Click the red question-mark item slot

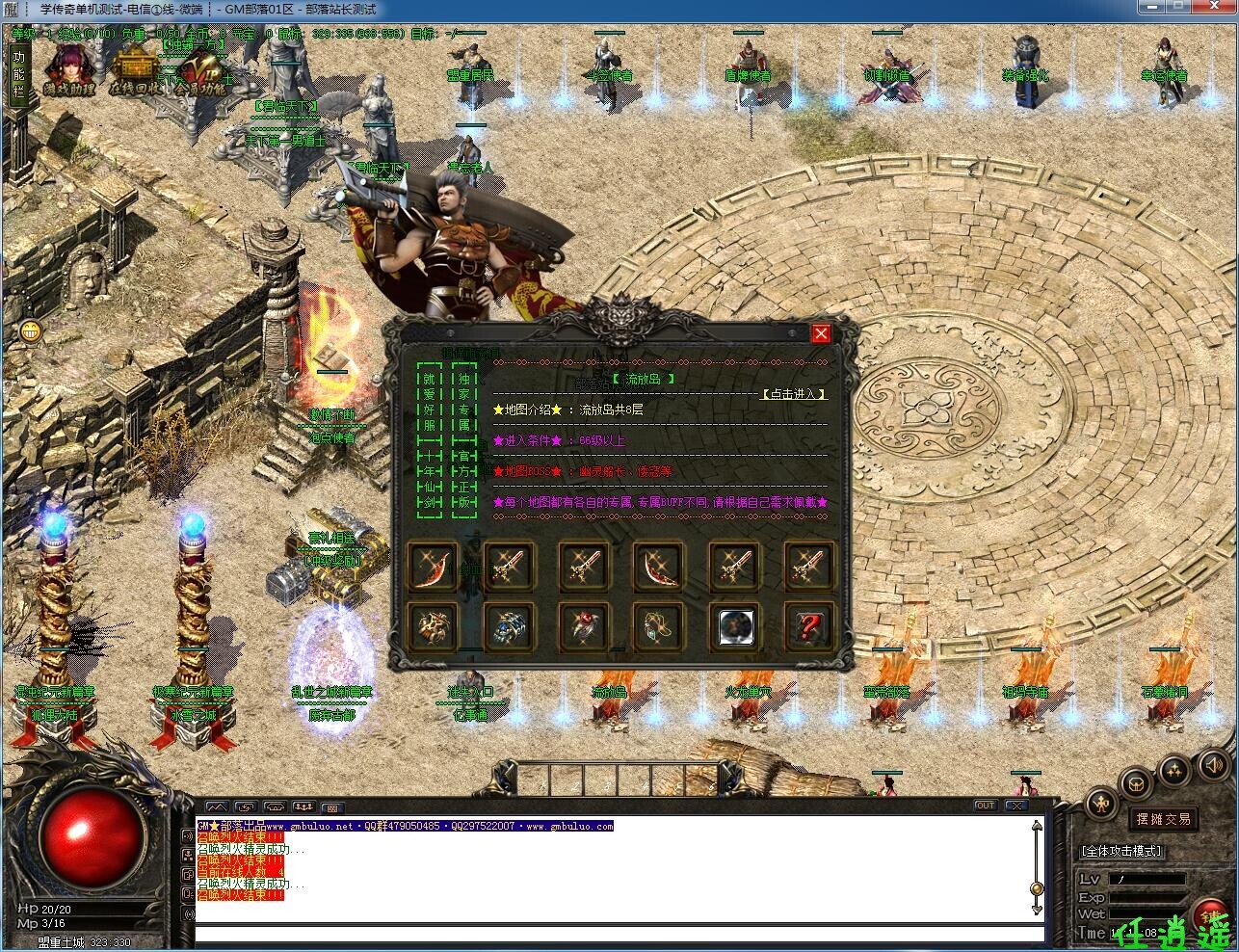click(808, 626)
